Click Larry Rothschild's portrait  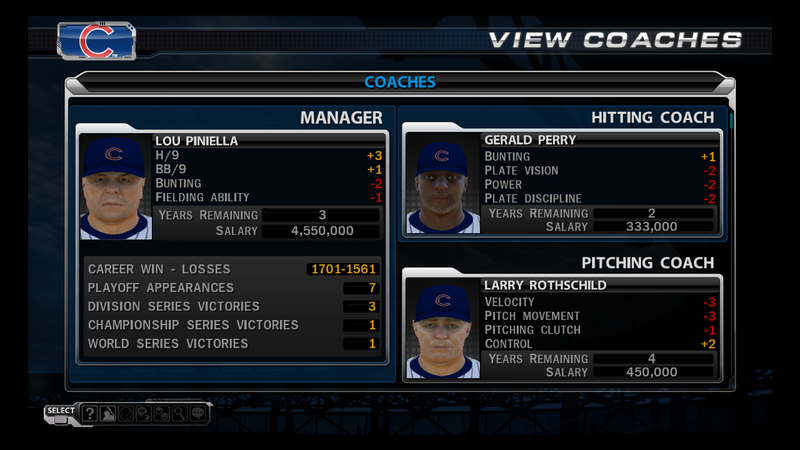pyautogui.click(x=441, y=332)
